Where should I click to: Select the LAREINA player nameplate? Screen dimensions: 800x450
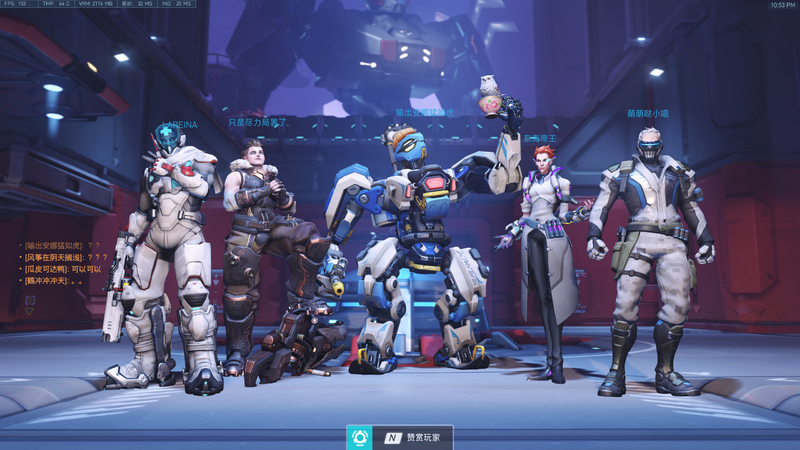[180, 125]
